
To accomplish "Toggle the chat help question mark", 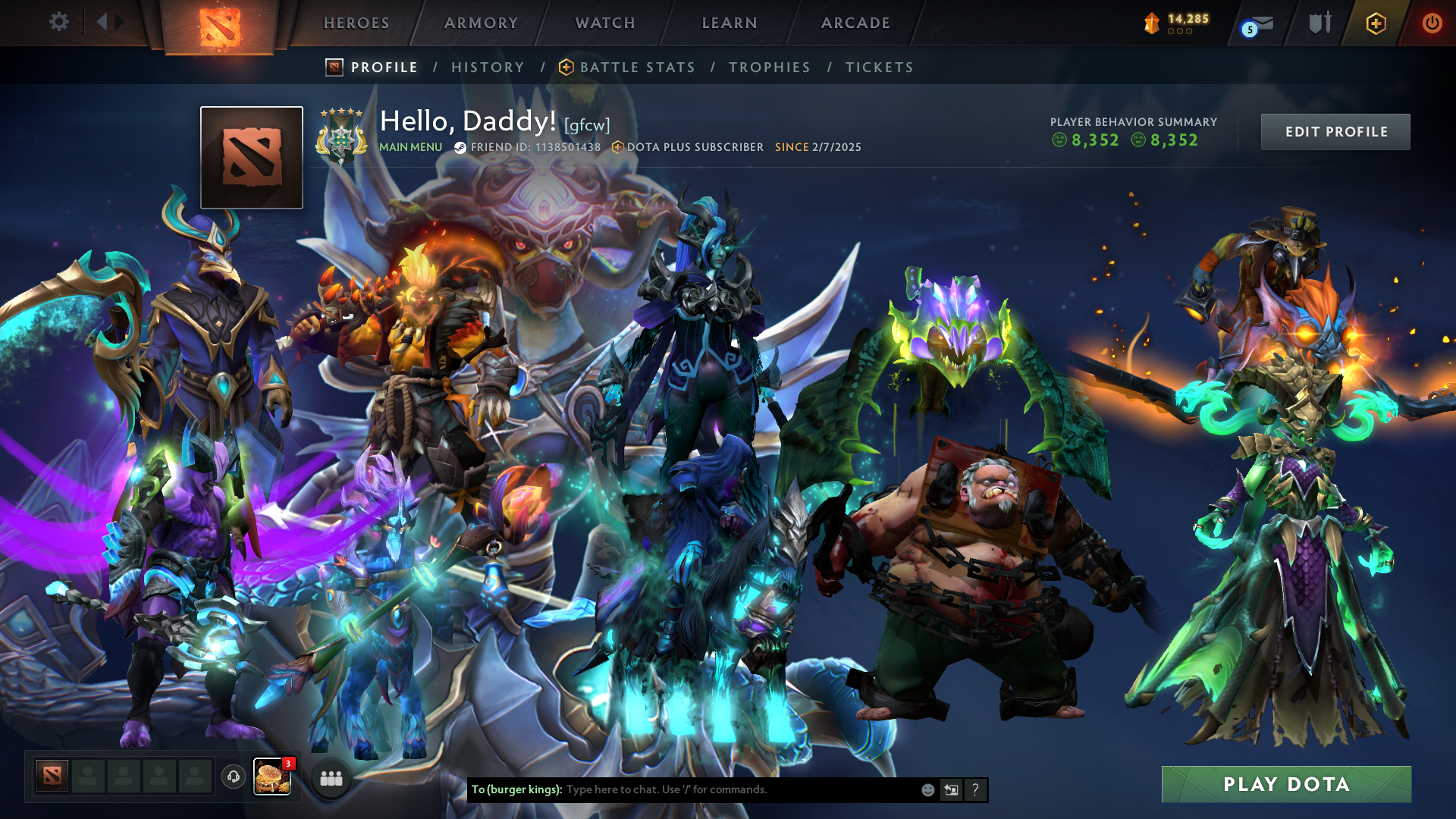I will pyautogui.click(x=975, y=789).
